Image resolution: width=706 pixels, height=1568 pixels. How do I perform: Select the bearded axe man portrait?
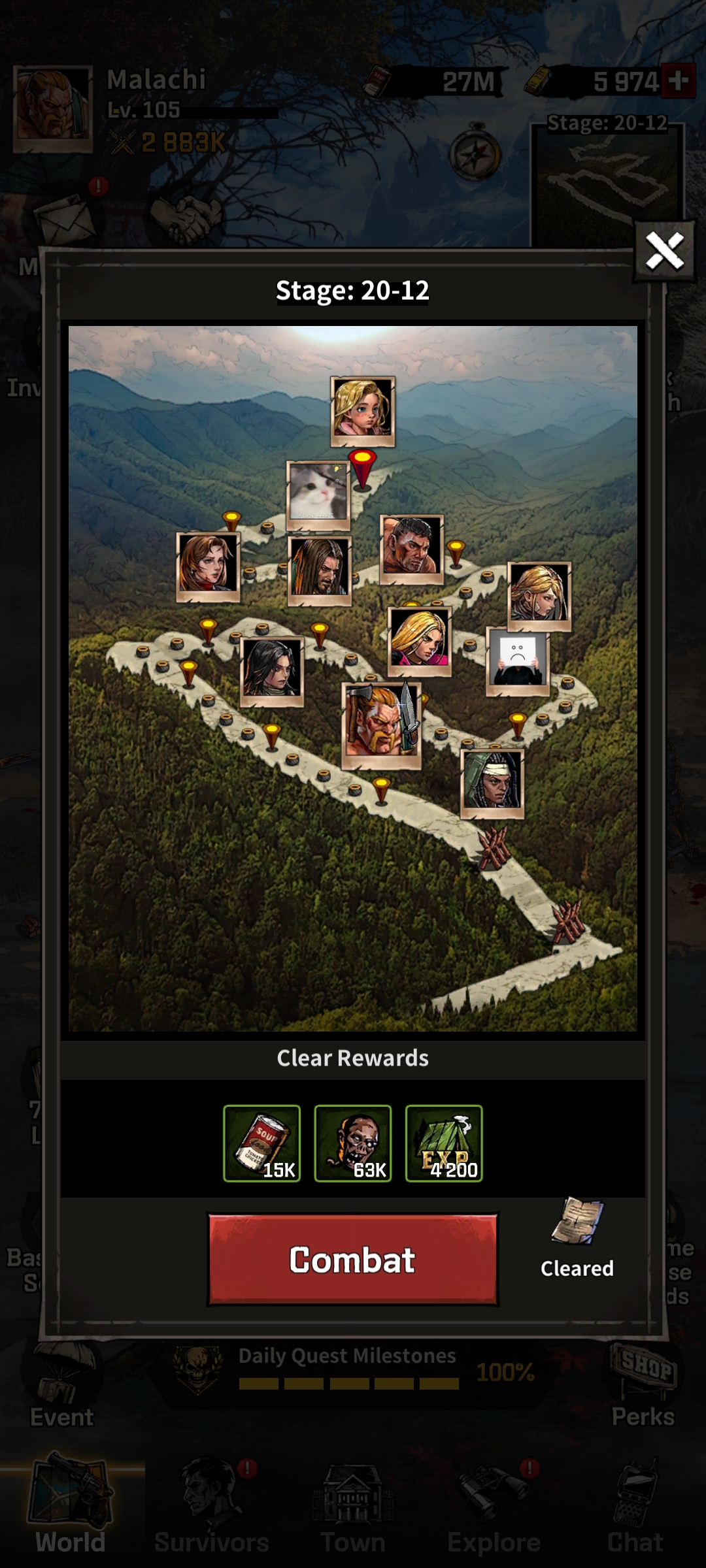click(380, 724)
